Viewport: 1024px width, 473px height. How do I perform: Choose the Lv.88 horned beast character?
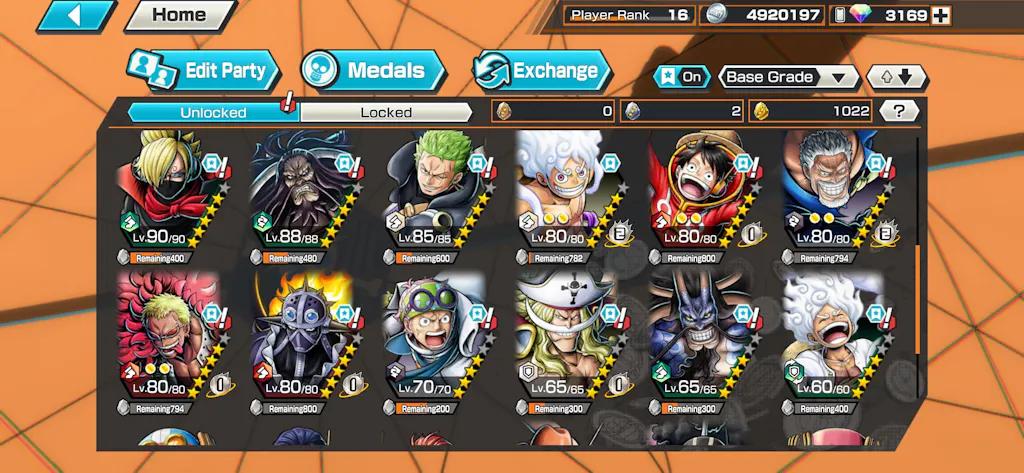(300, 195)
